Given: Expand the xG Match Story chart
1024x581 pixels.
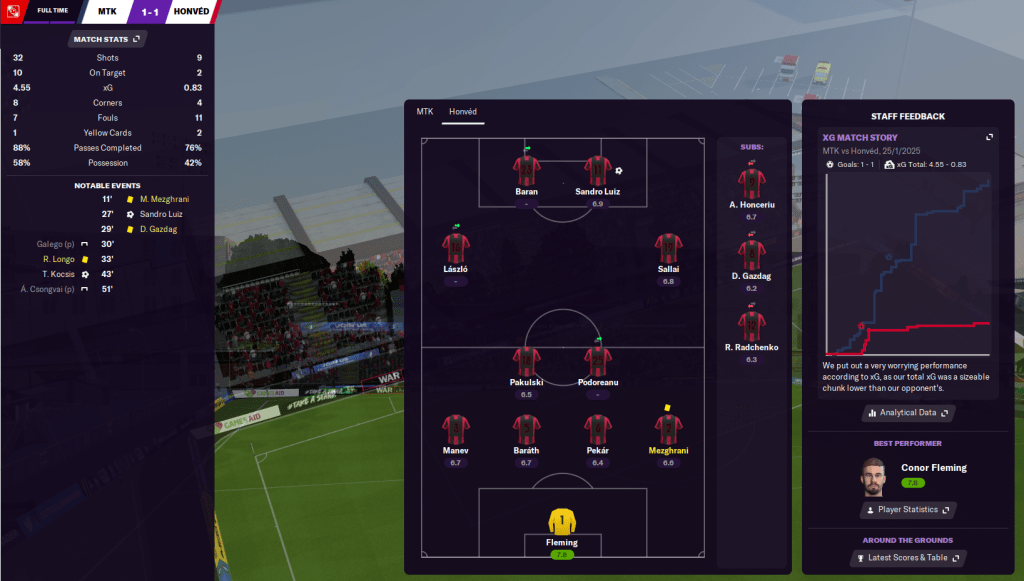Looking at the screenshot, I should tap(989, 137).
